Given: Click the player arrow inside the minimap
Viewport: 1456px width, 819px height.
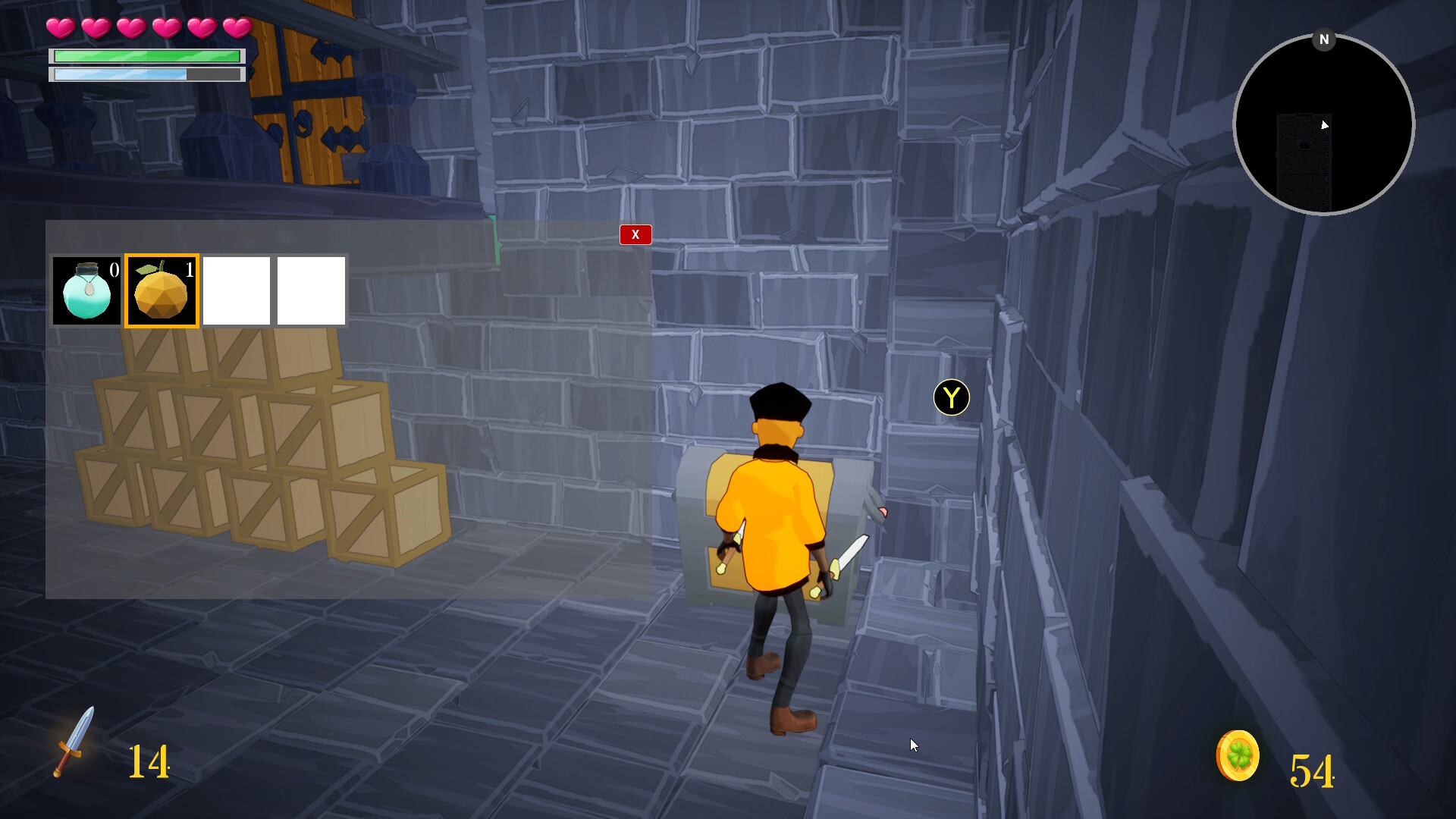Looking at the screenshot, I should [1324, 126].
